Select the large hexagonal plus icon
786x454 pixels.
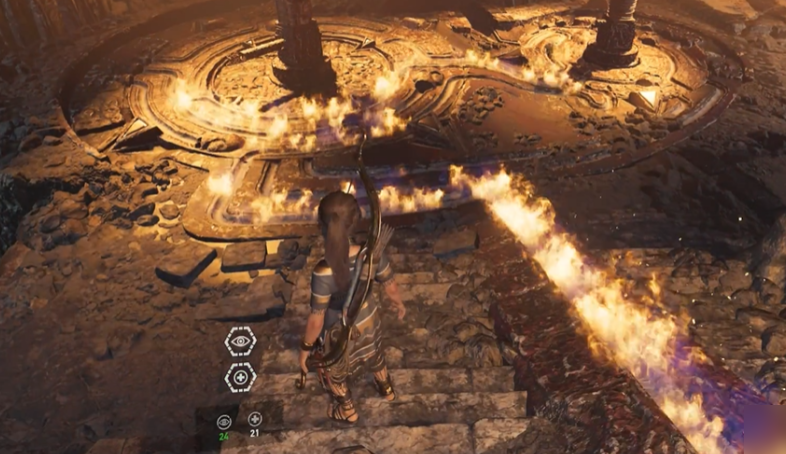point(240,377)
